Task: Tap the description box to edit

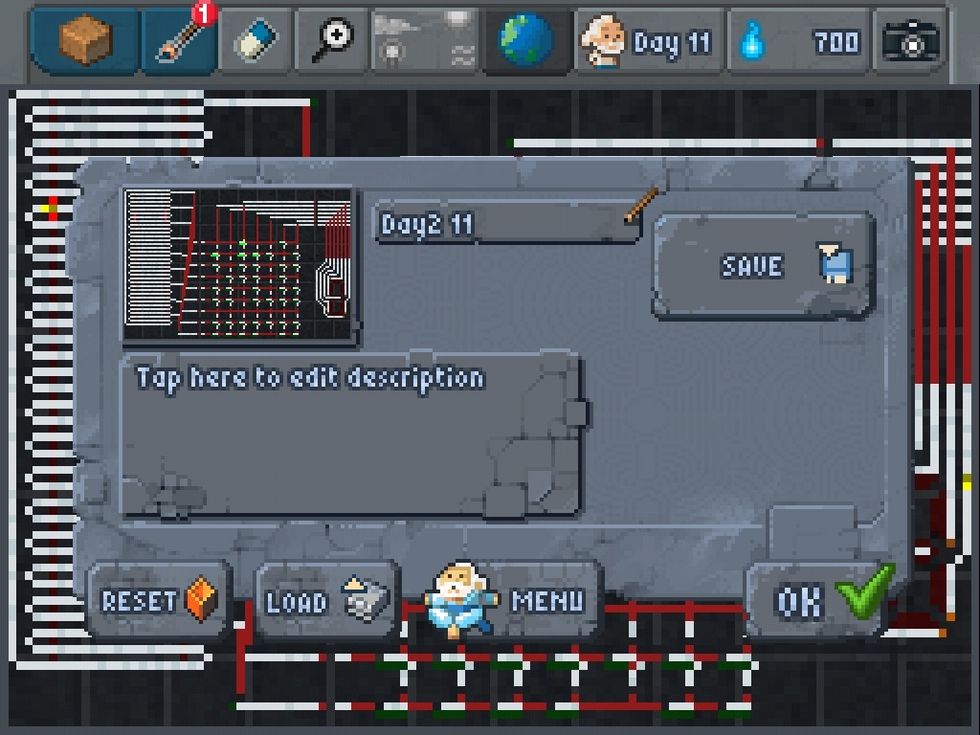Action: tap(350, 435)
